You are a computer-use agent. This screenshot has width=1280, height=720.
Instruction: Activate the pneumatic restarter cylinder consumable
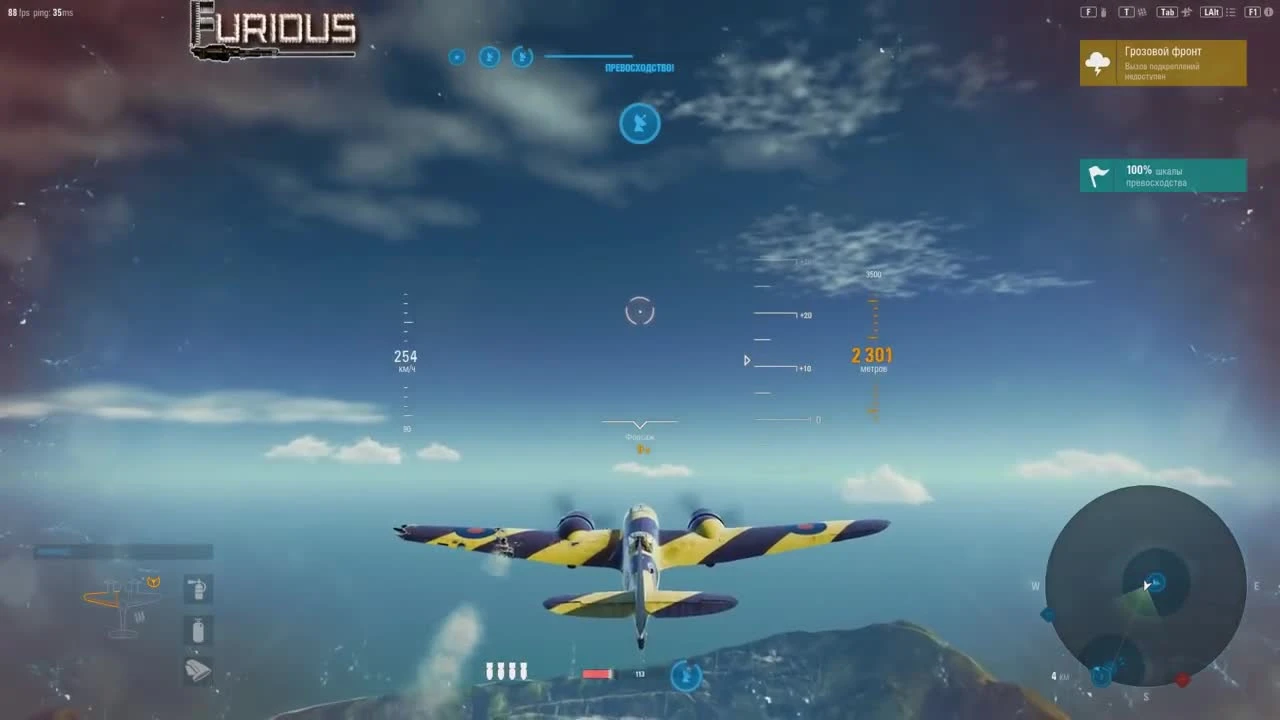pyautogui.click(x=198, y=630)
